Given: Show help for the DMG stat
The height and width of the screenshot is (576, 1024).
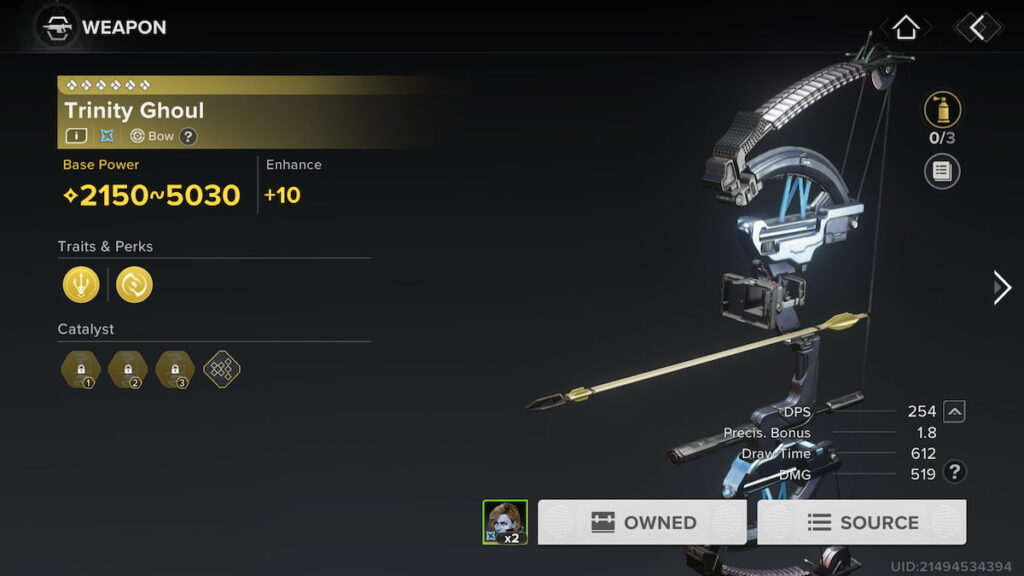Looking at the screenshot, I should click(955, 473).
